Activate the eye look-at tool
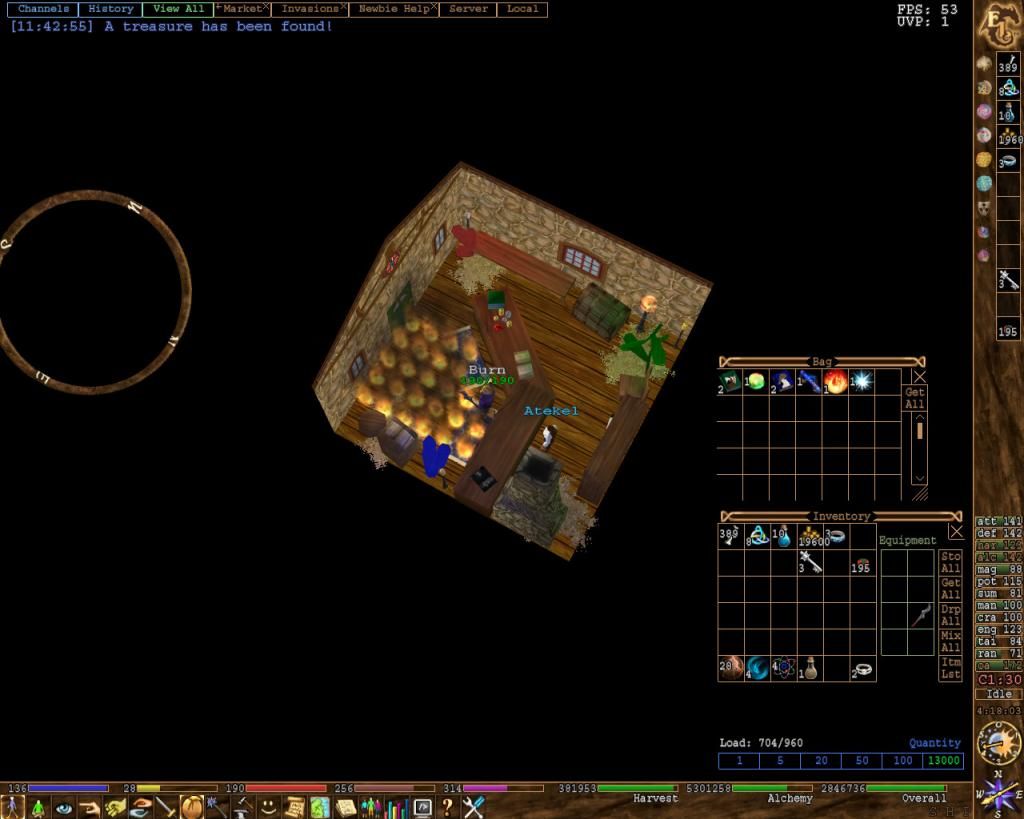1024x819 pixels. [64, 807]
